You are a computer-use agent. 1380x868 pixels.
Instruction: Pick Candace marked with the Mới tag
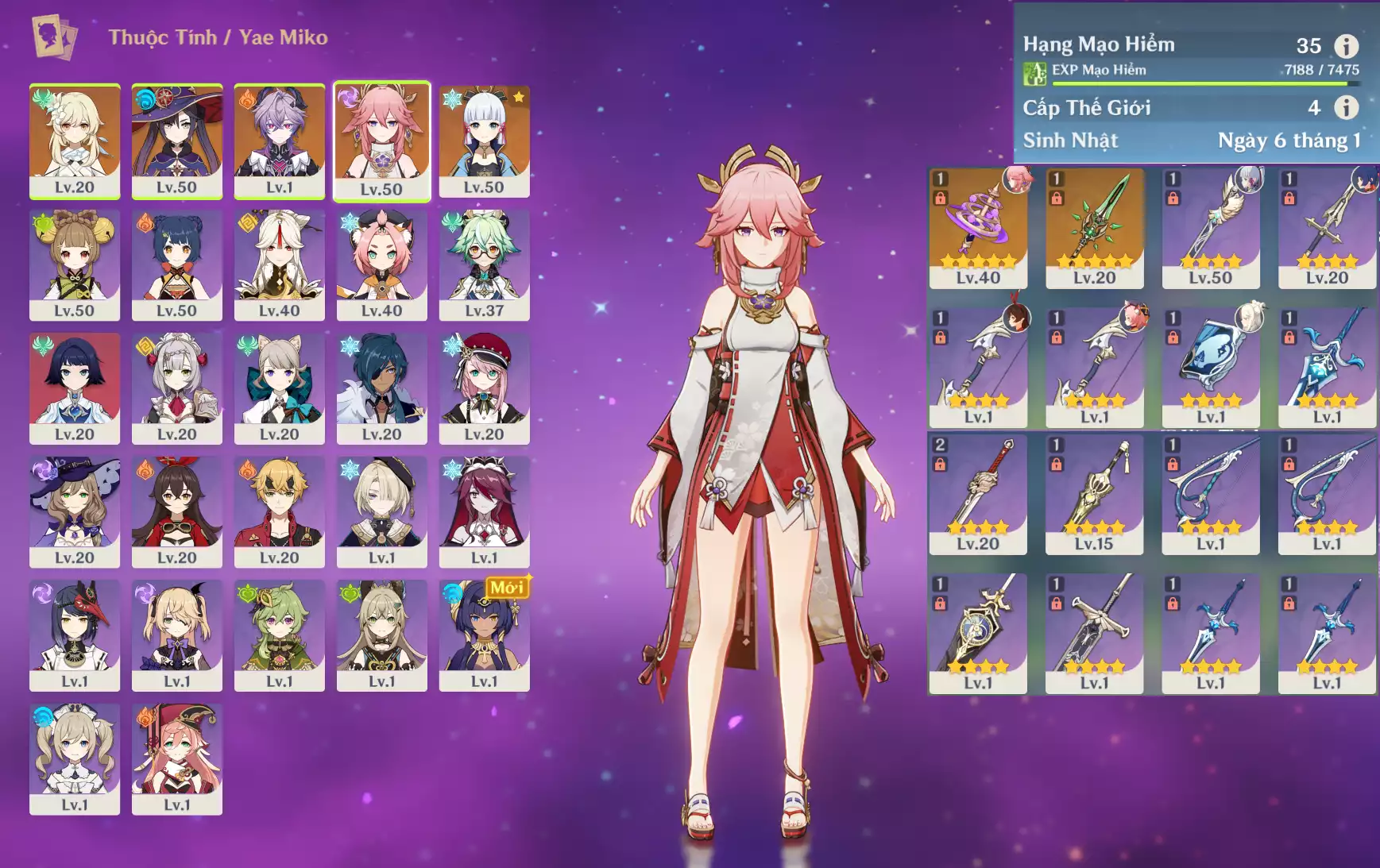click(484, 635)
